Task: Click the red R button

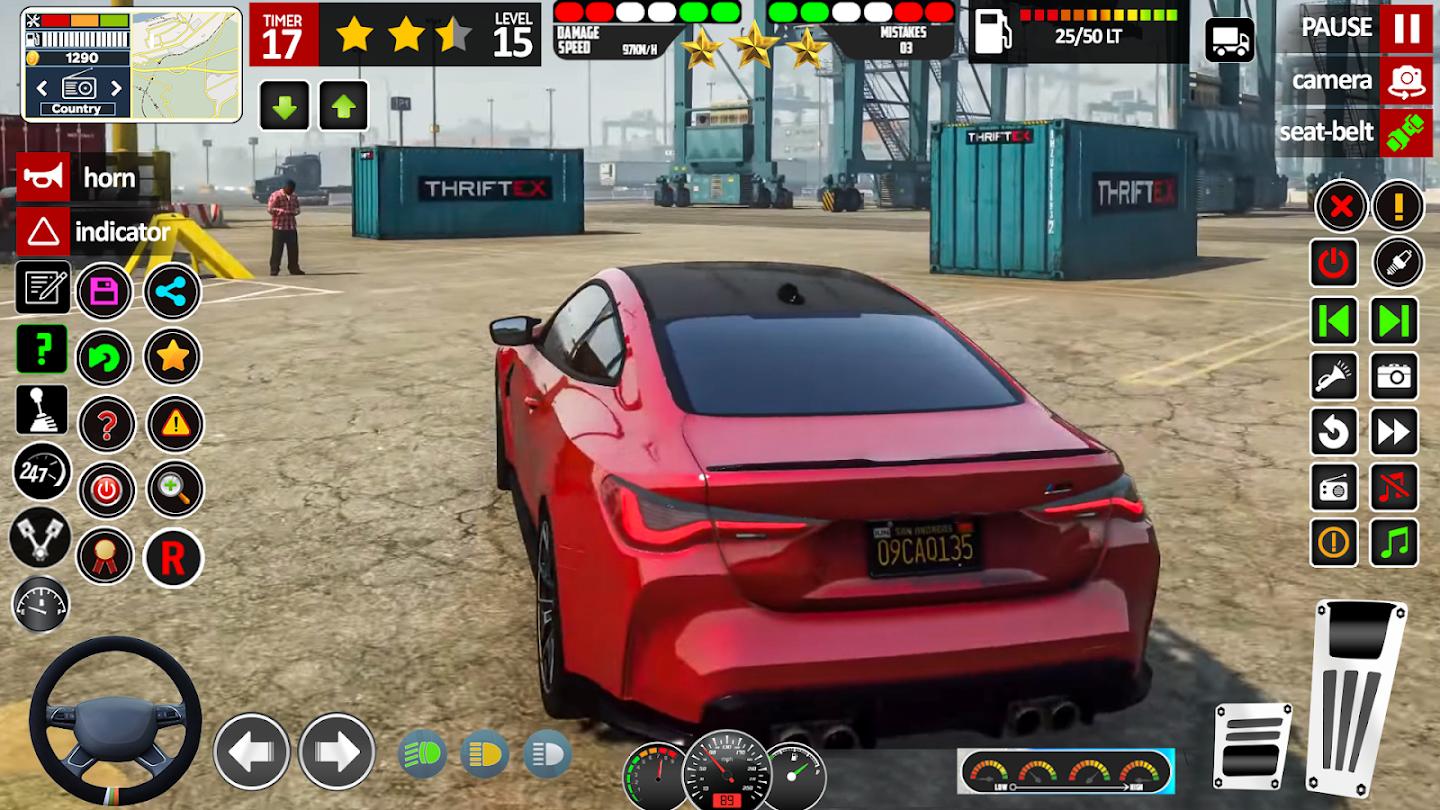Action: 173,558
